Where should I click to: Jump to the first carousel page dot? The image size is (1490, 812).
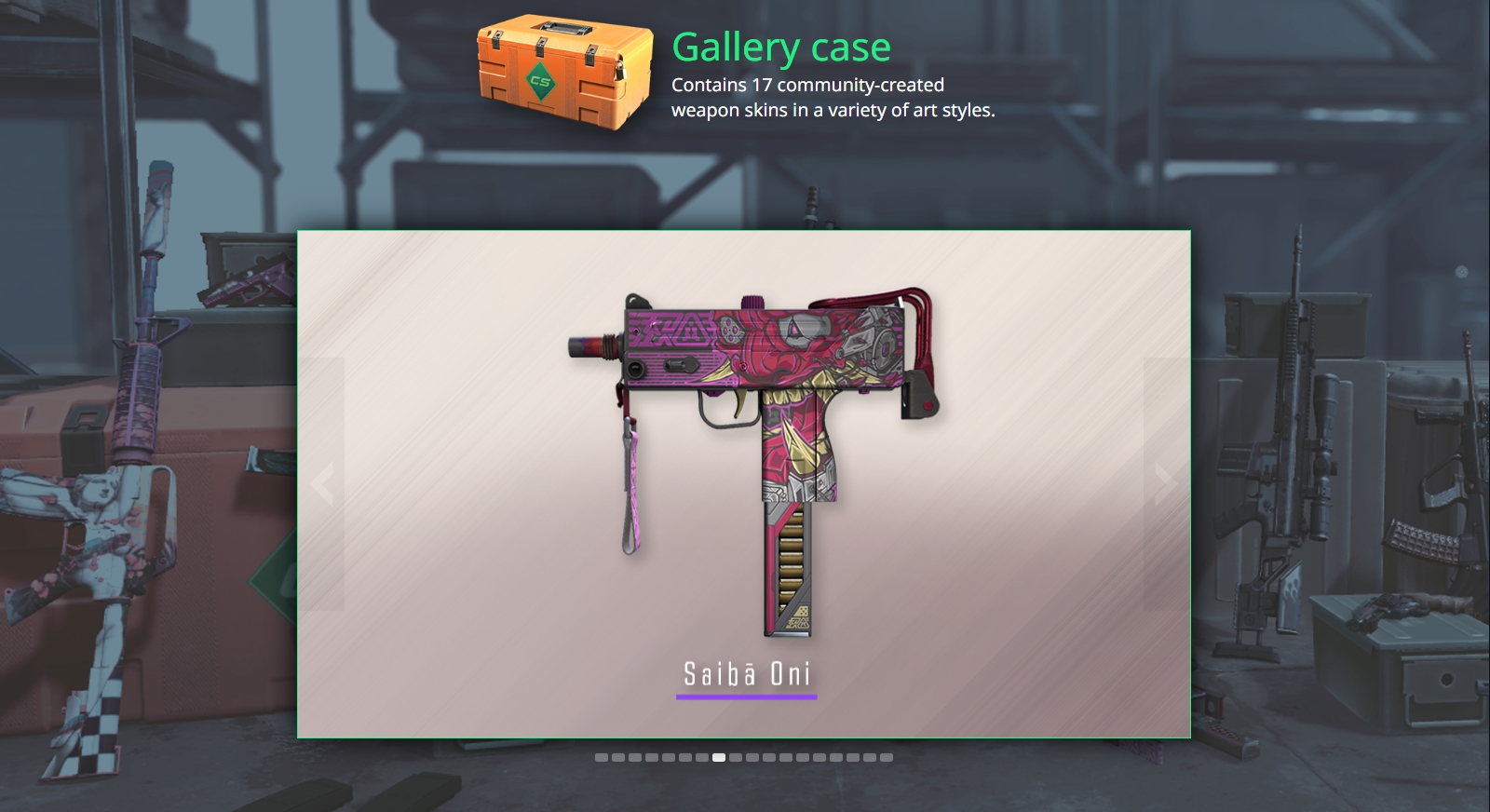(x=602, y=758)
